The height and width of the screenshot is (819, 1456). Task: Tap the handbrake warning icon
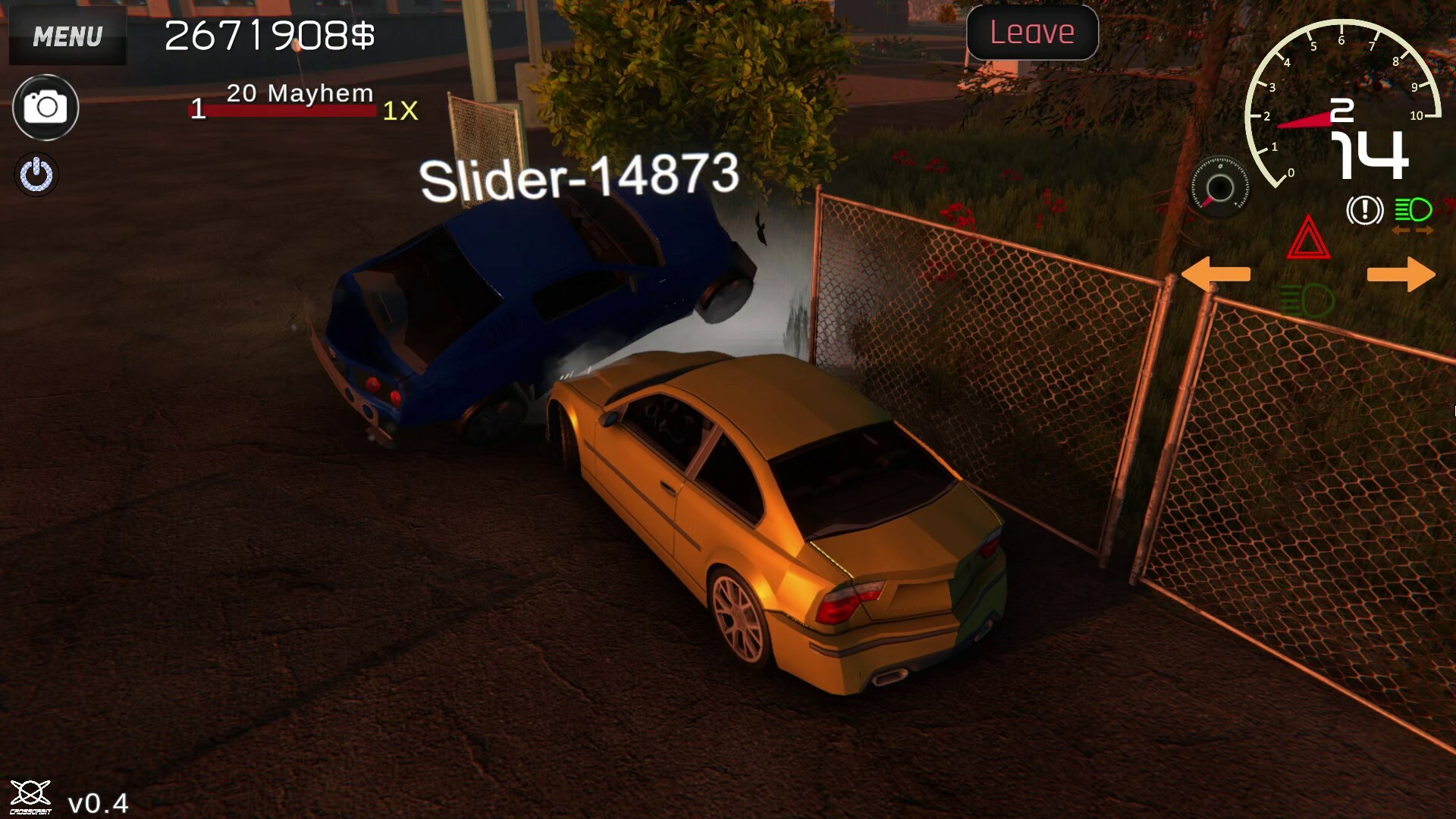click(x=1364, y=210)
